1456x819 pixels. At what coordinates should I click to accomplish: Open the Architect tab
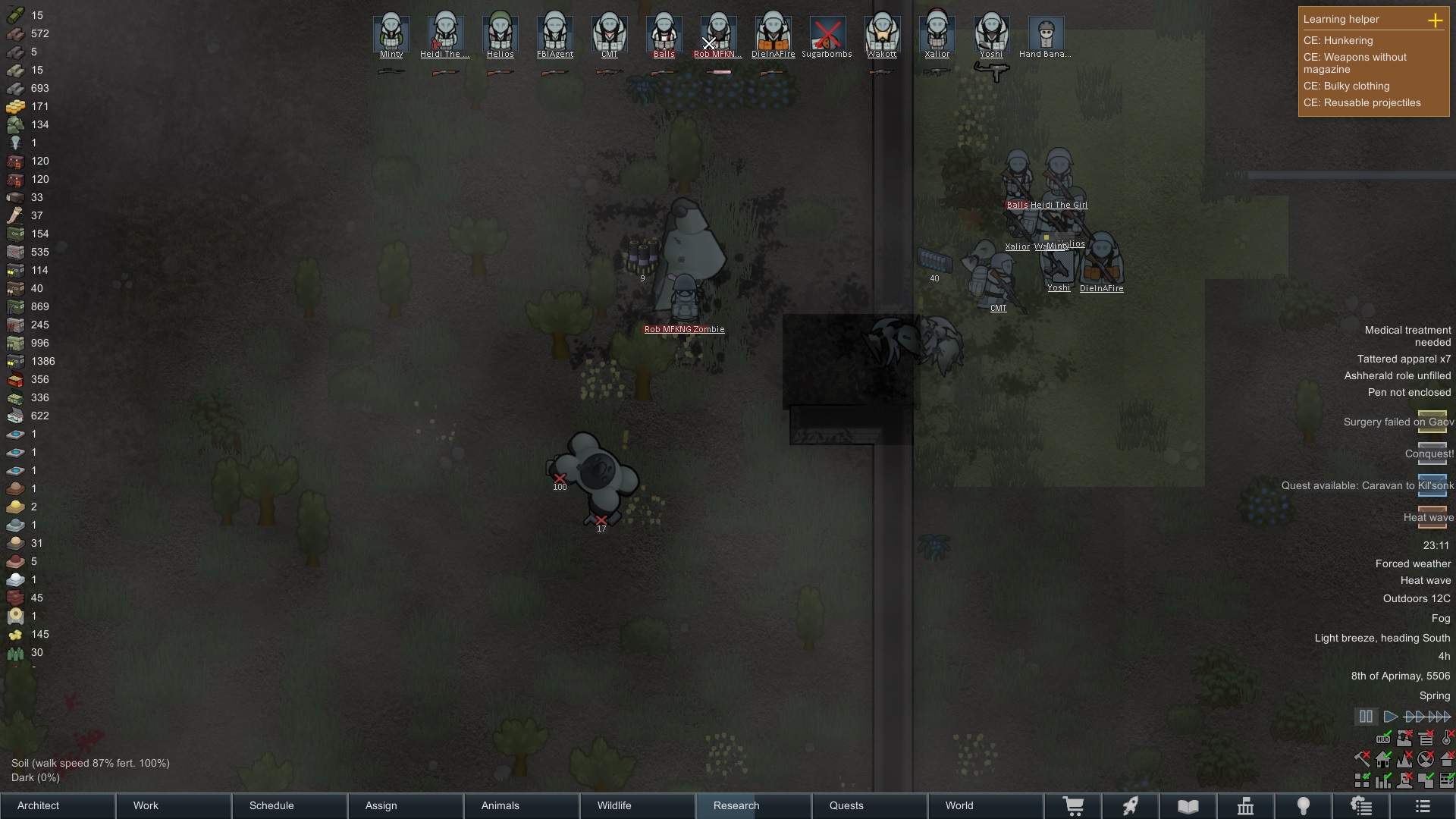38,805
